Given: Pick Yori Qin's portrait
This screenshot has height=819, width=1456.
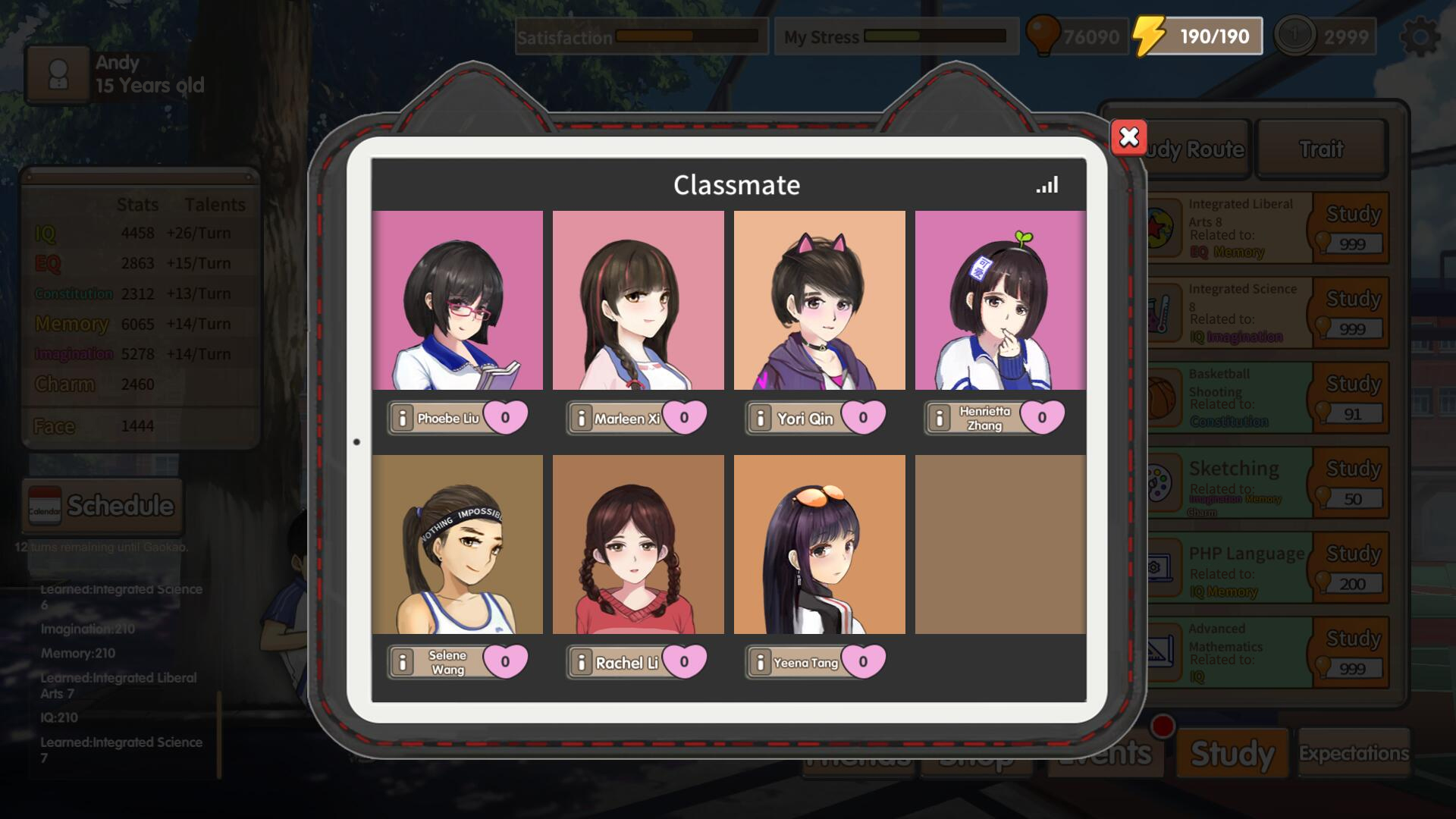Looking at the screenshot, I should click(819, 300).
